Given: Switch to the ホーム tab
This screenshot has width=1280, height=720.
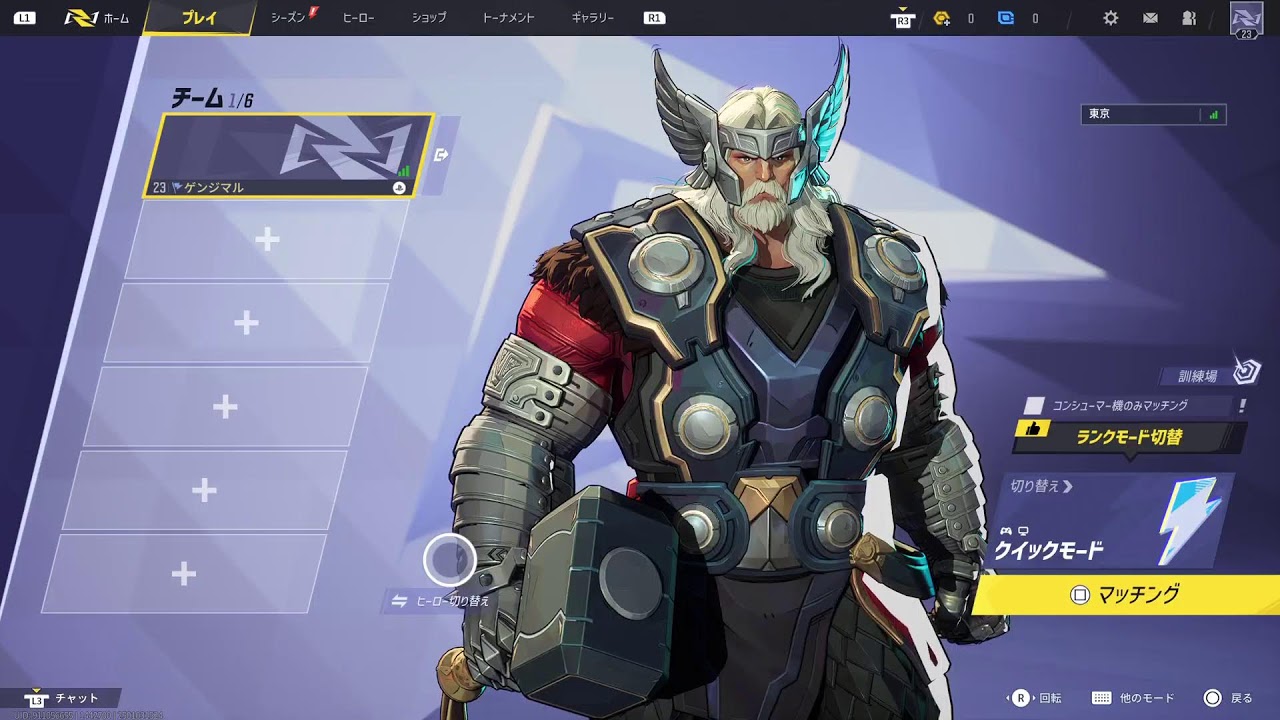Looking at the screenshot, I should [97, 18].
